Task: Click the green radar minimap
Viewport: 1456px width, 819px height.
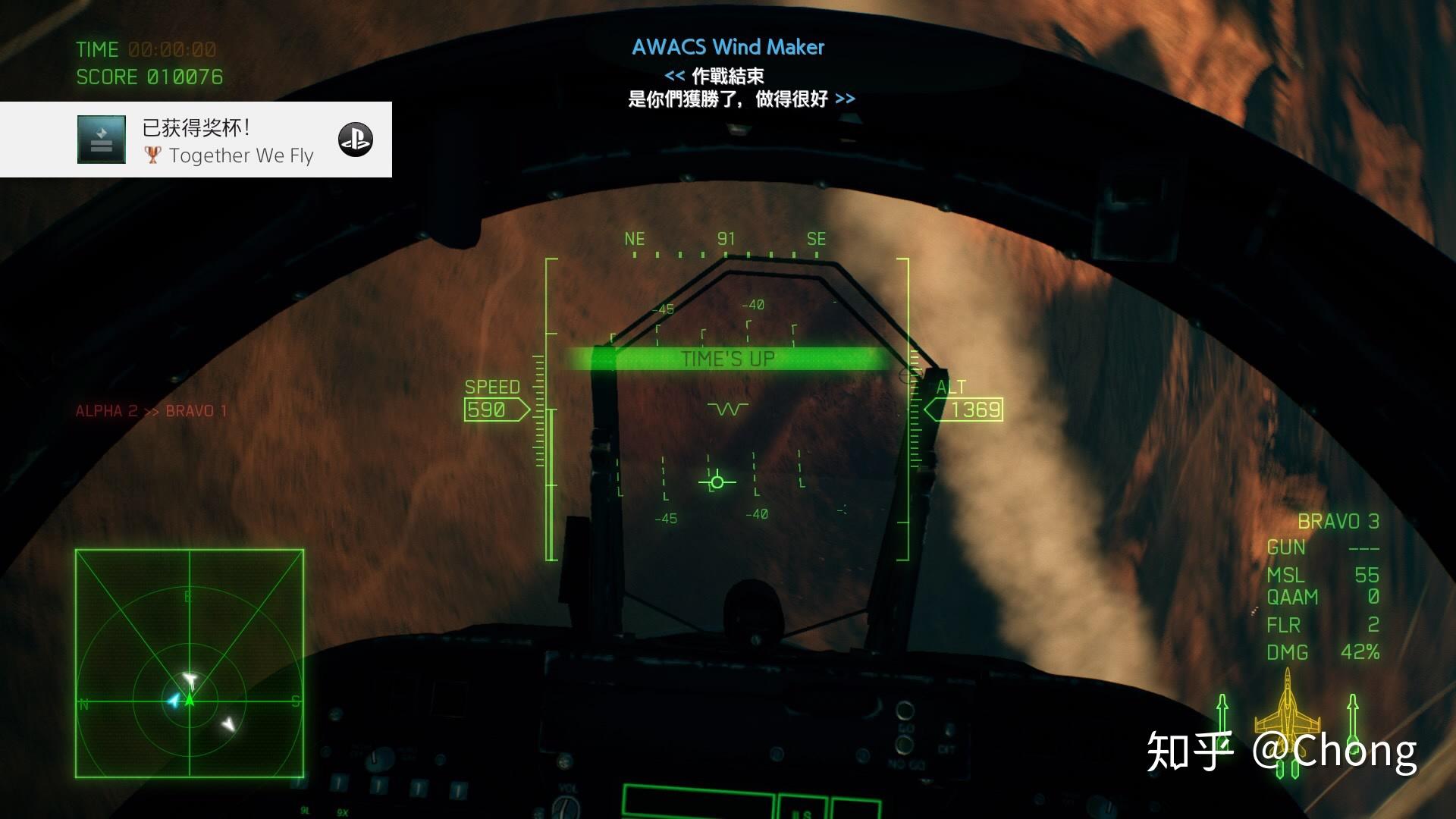Action: 190,664
